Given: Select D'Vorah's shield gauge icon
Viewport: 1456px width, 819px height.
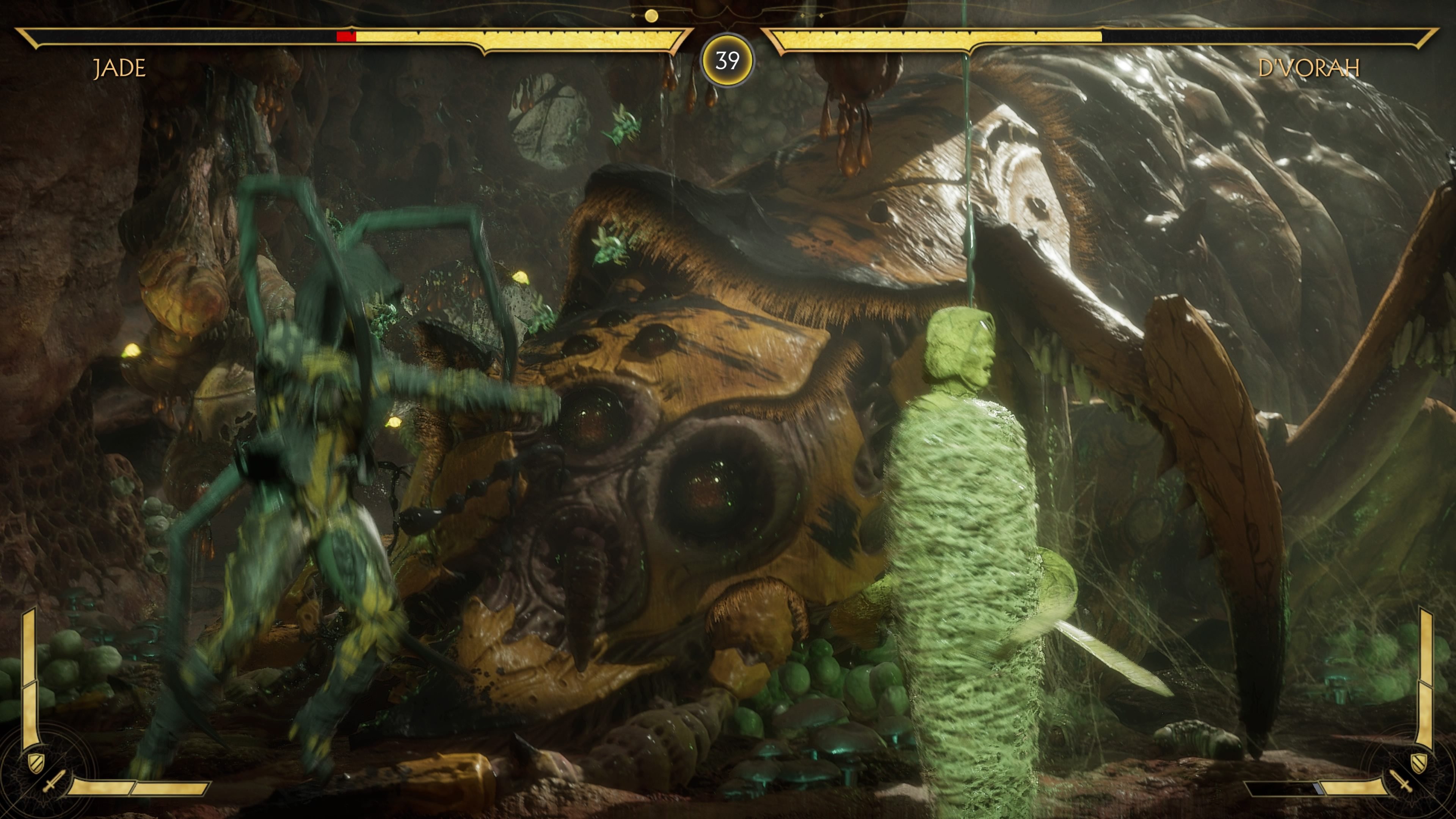Looking at the screenshot, I should 1419,763.
